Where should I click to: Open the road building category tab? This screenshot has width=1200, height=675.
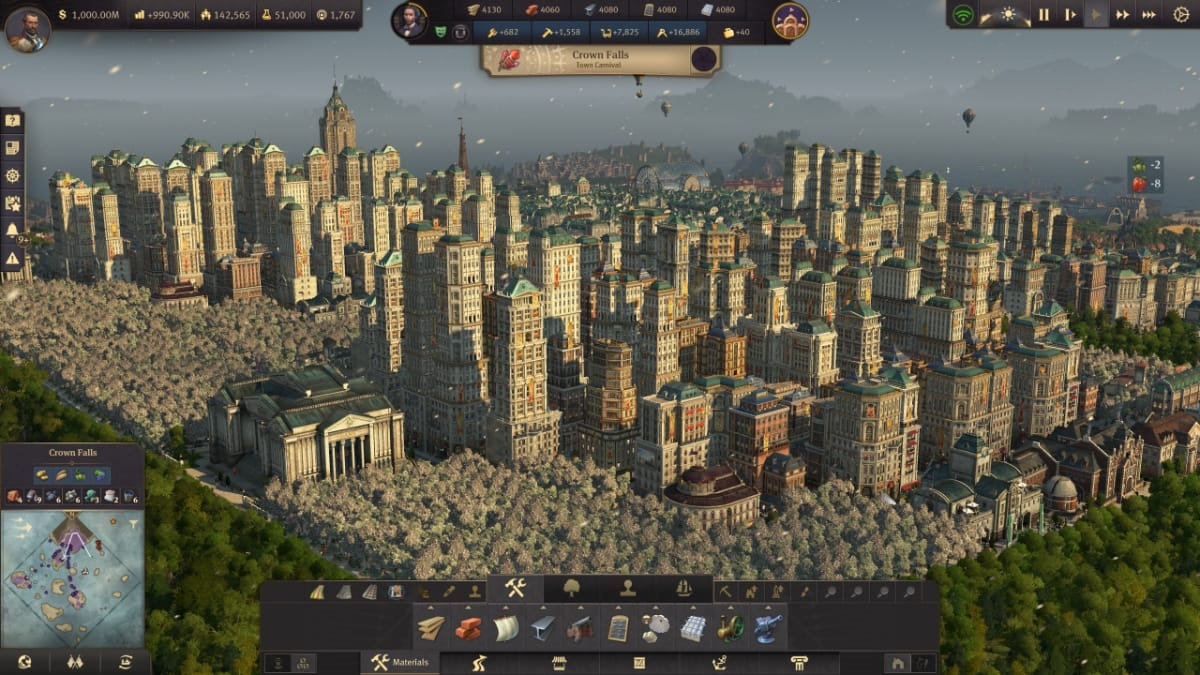tap(479, 662)
